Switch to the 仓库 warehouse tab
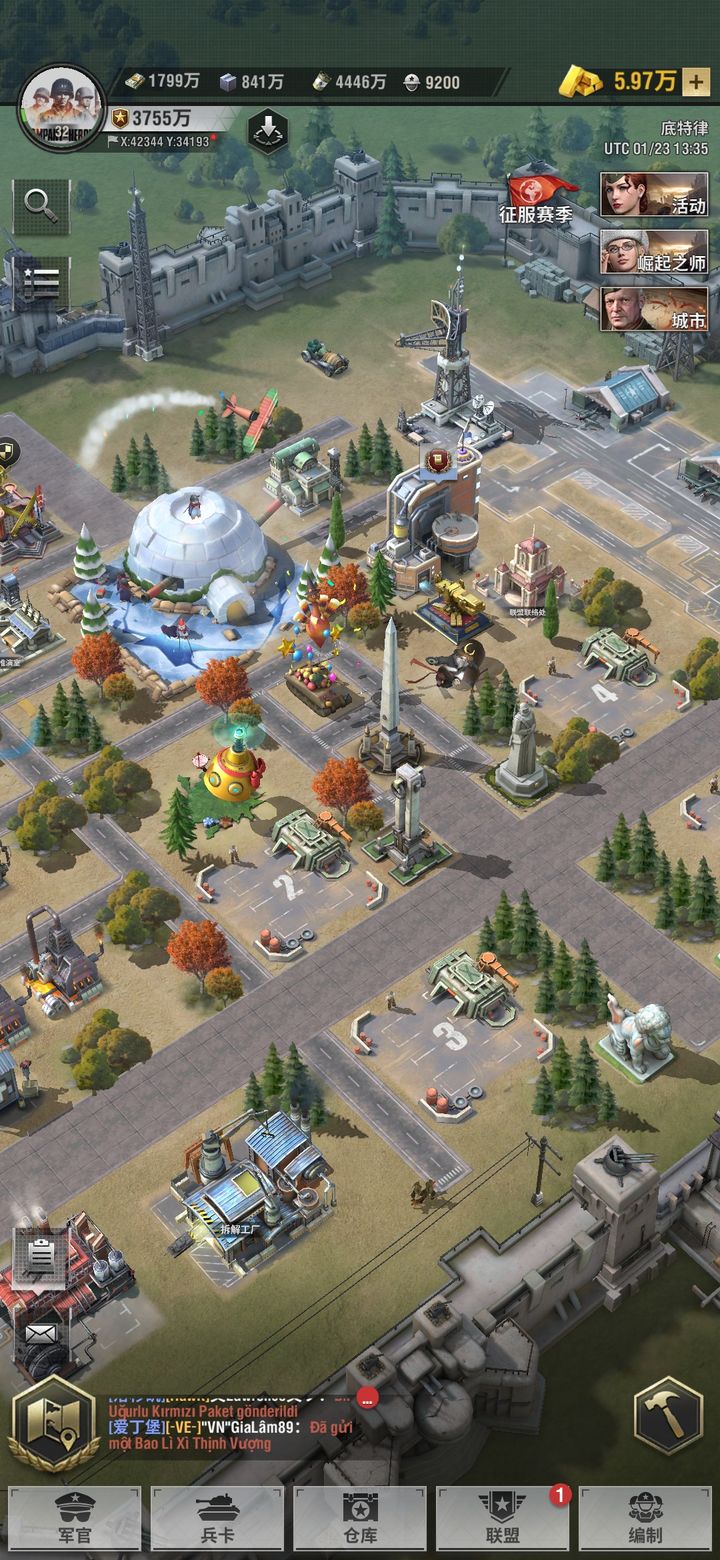Image resolution: width=720 pixels, height=1560 pixels. pos(360,1518)
